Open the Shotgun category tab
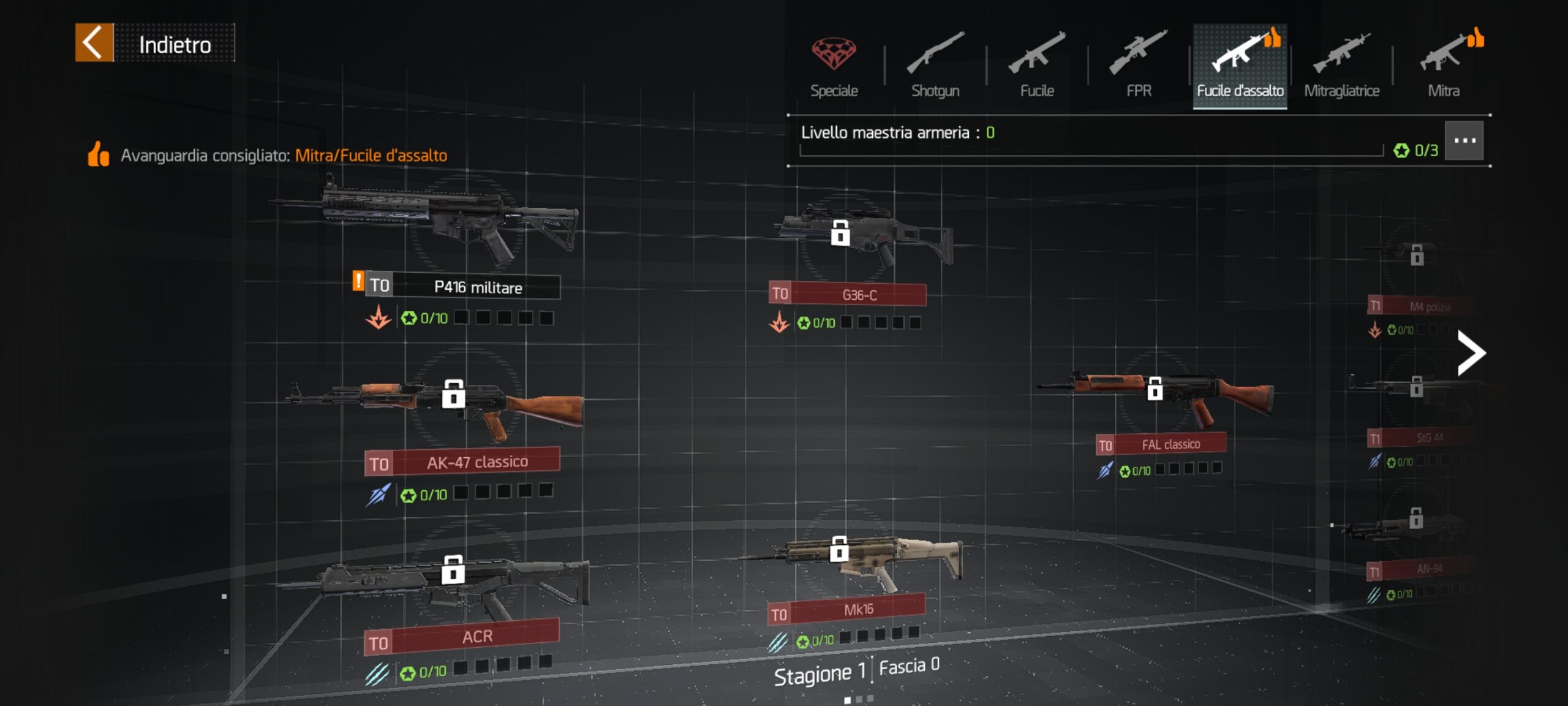1568x706 pixels. click(935, 65)
